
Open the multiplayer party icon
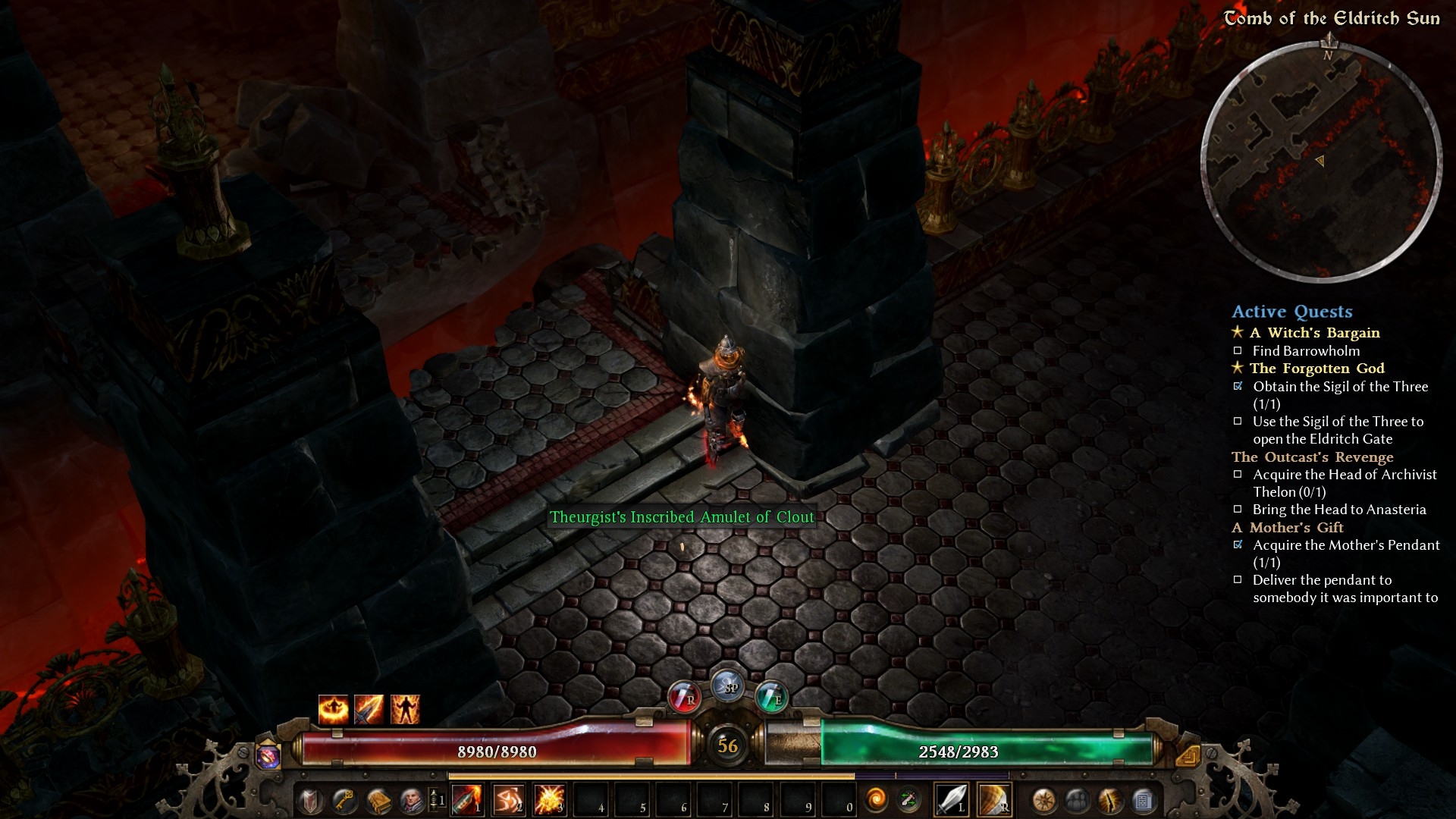coord(1078,801)
